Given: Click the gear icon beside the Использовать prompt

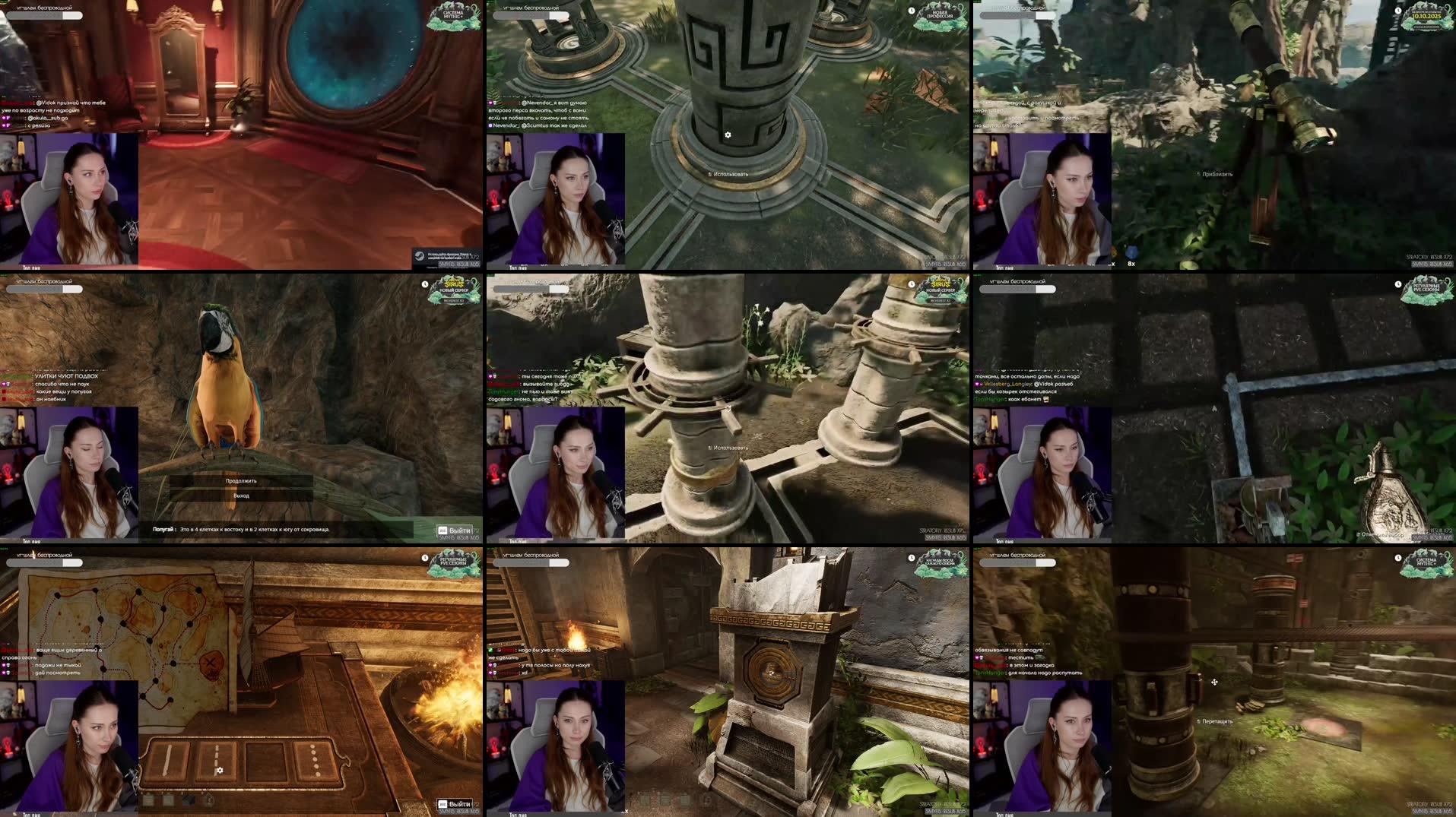Looking at the screenshot, I should click(x=728, y=135).
